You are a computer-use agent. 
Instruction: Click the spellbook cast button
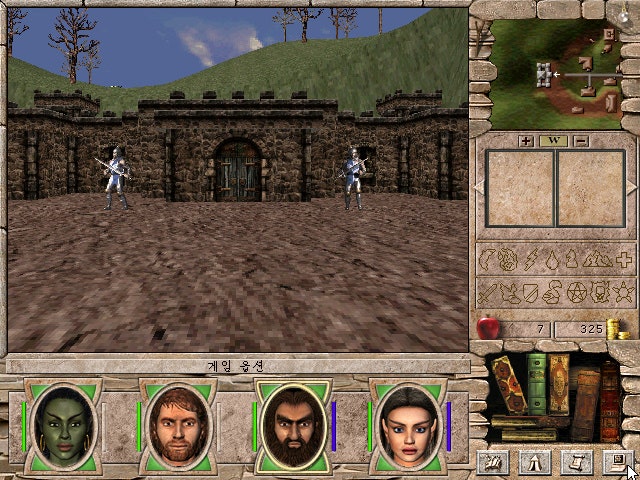point(491,461)
